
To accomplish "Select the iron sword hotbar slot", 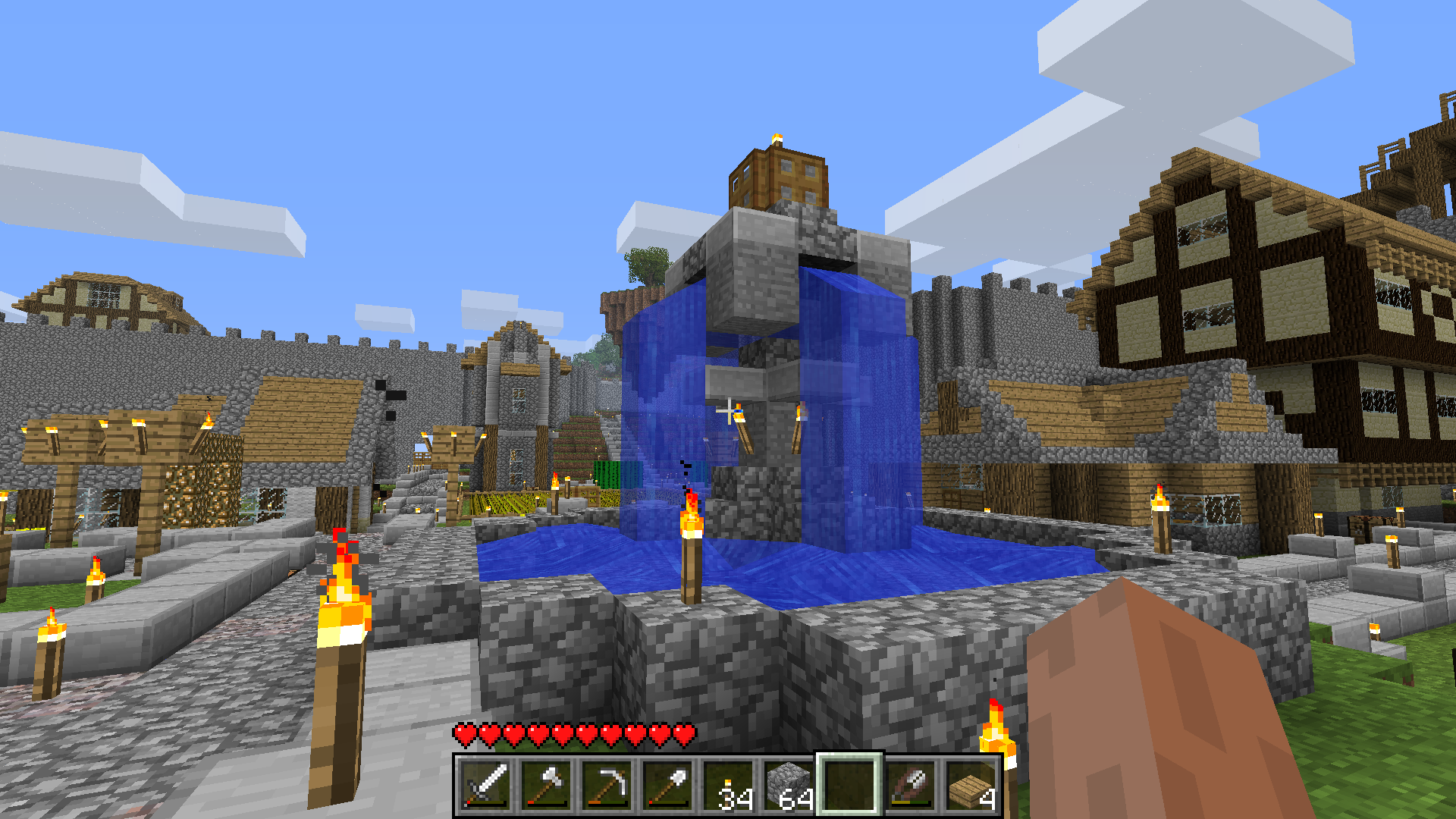I will pyautogui.click(x=485, y=786).
